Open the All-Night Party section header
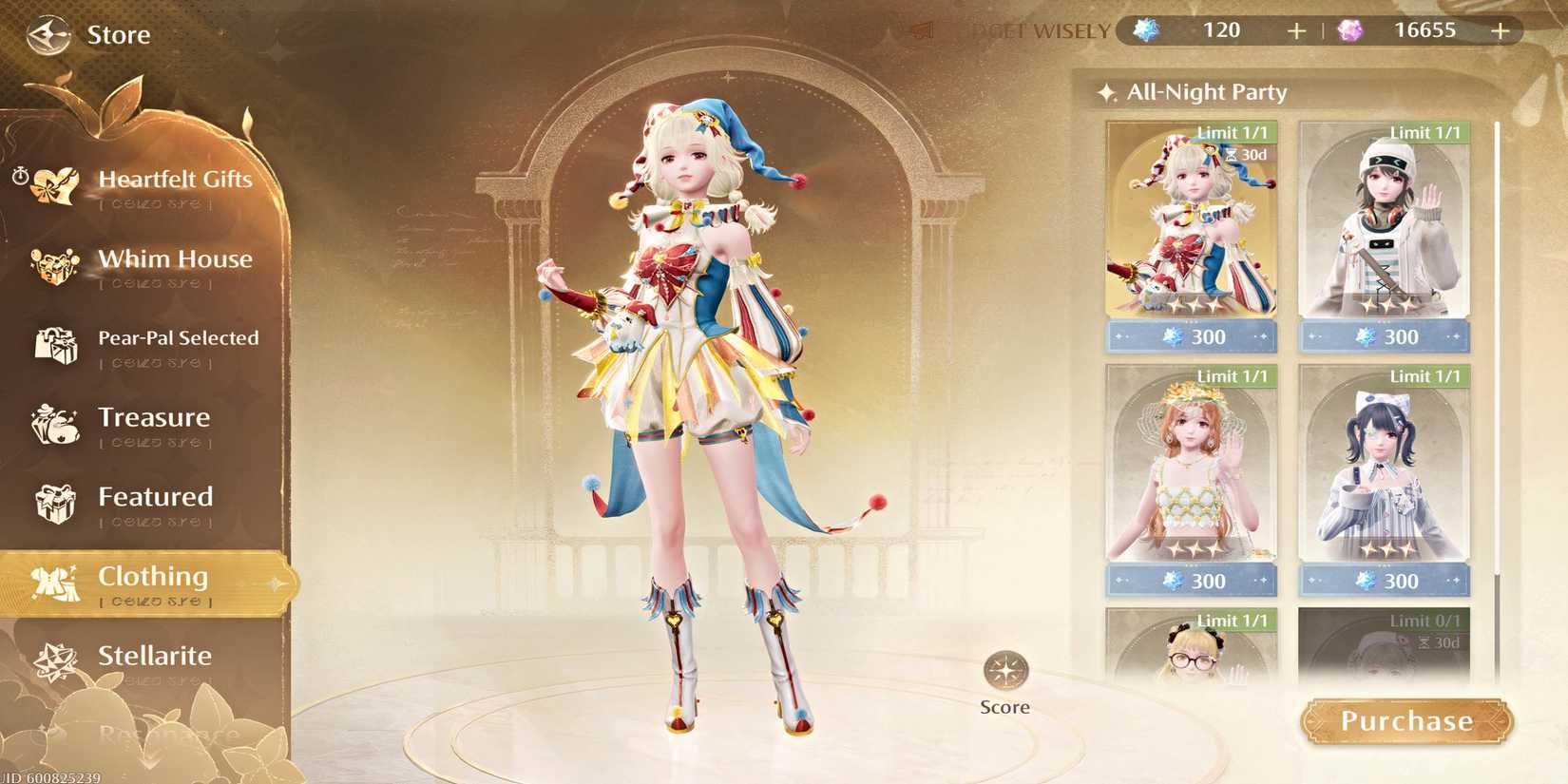Image resolution: width=1568 pixels, height=784 pixels. click(1205, 91)
